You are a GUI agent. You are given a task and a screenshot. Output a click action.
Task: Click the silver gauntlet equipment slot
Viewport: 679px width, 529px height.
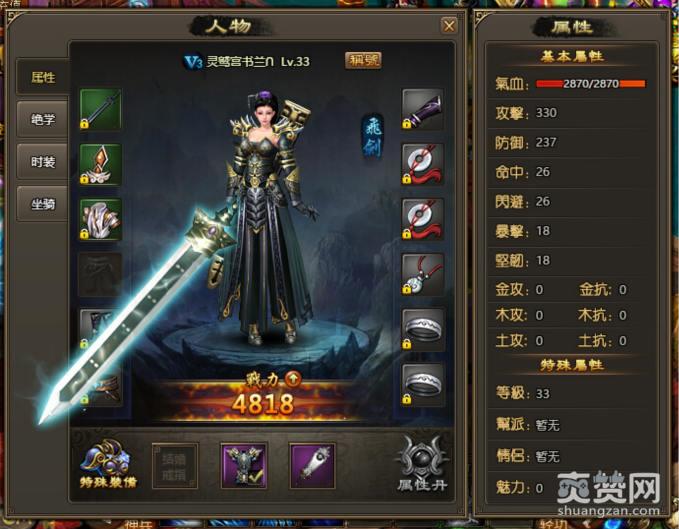click(100, 218)
